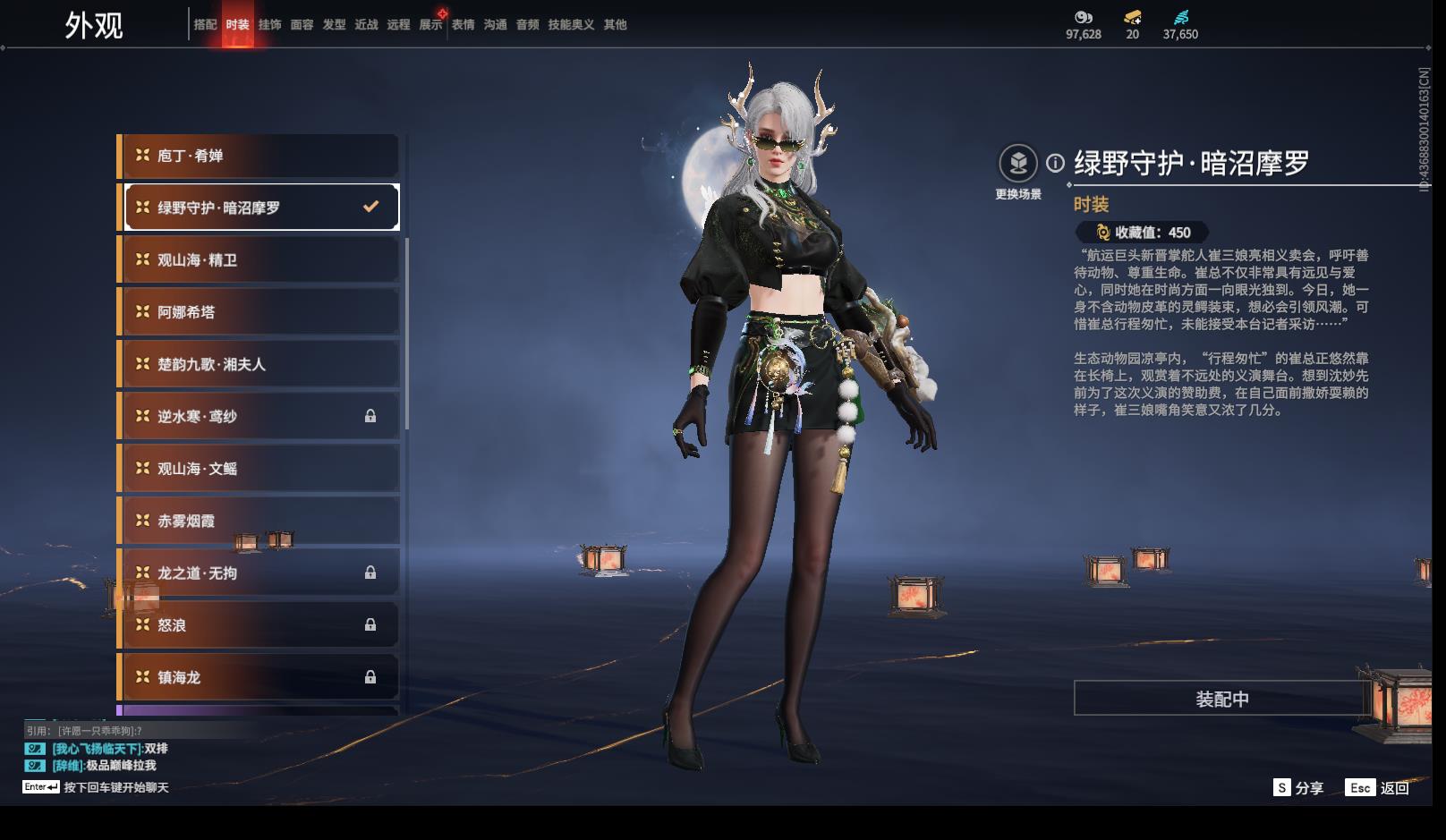Open the 挂饰 accessories tab

coord(269,25)
